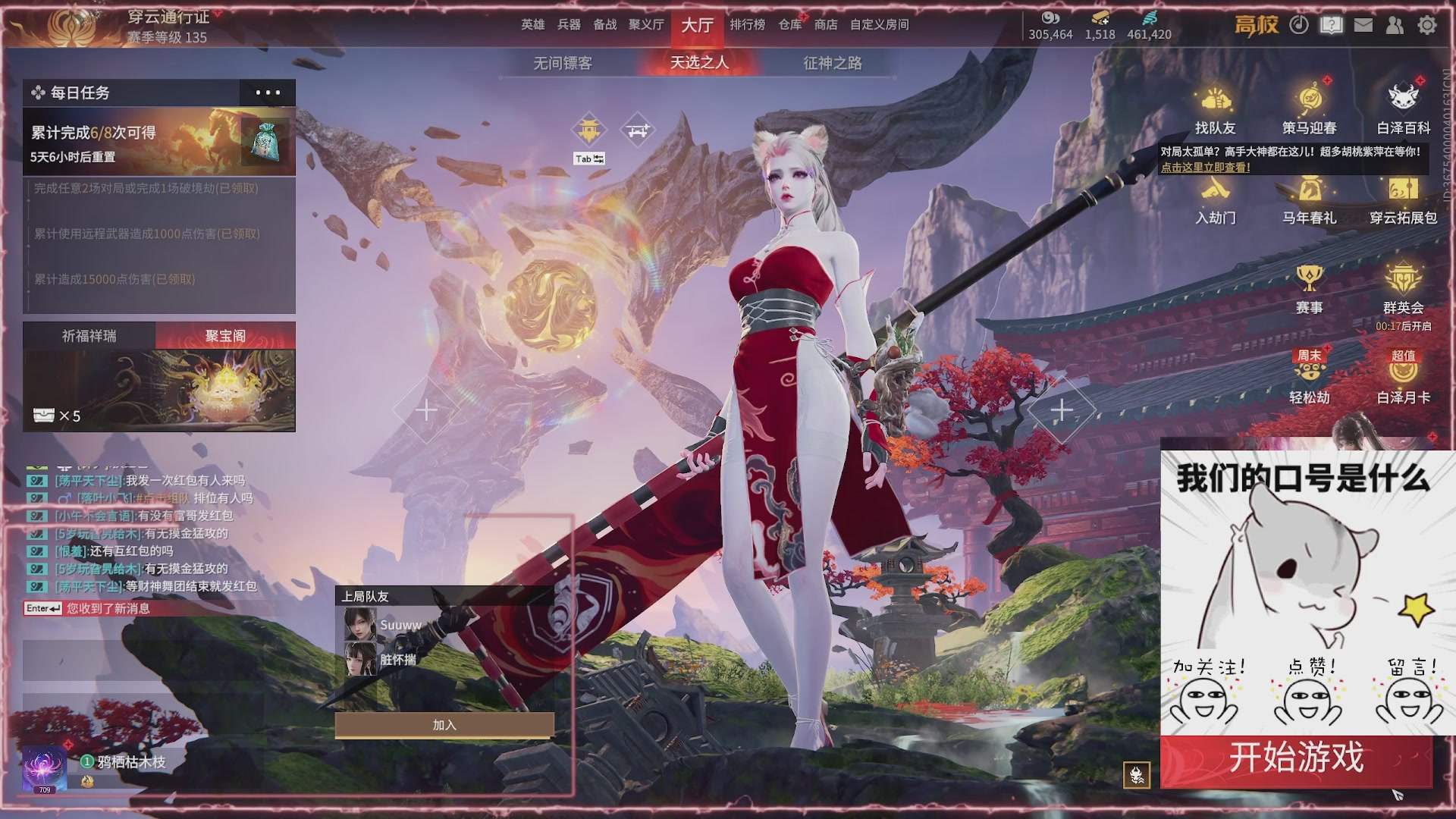This screenshot has width=1456, height=819.
Task: Open 自定义房间 custom rooms
Action: pos(879,25)
